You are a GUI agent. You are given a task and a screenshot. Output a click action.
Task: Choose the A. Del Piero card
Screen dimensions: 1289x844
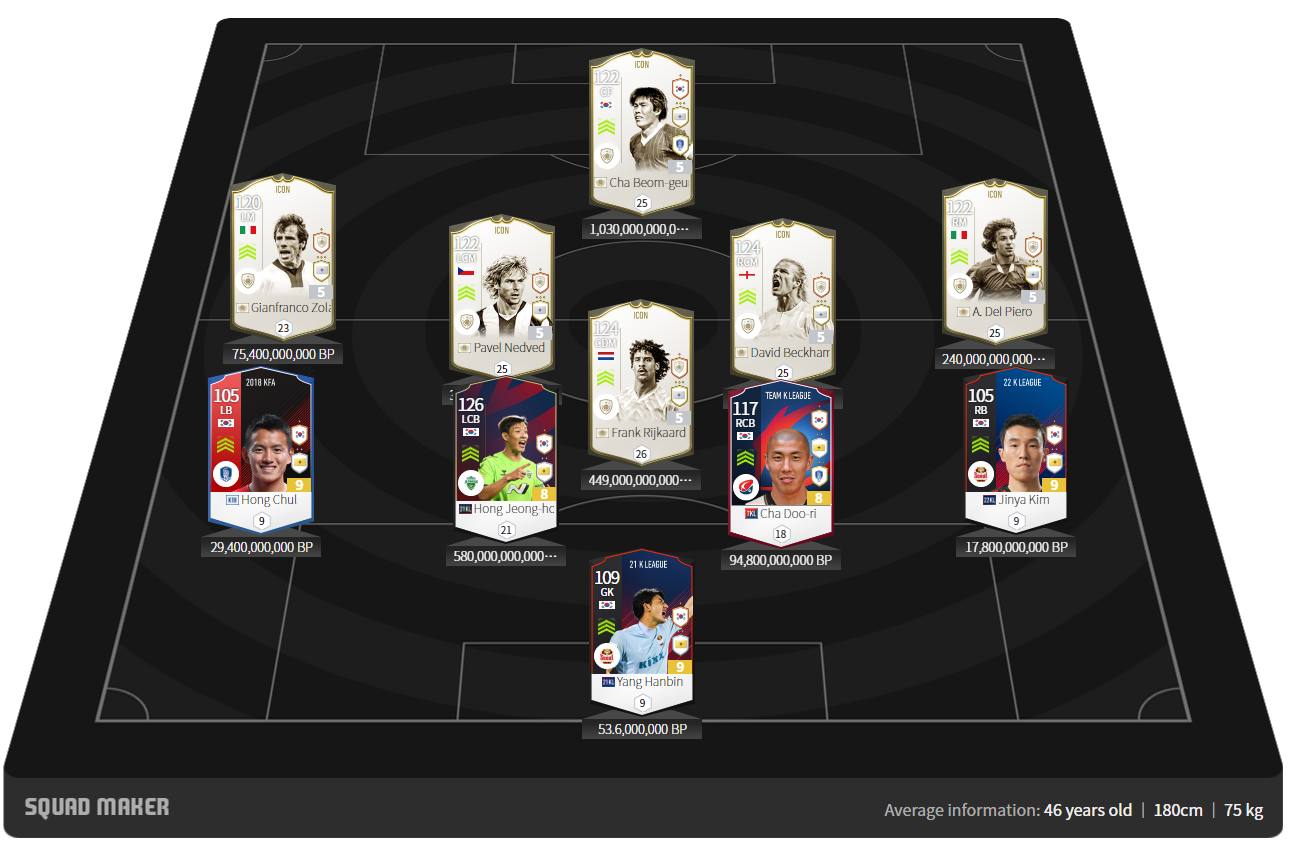tap(994, 255)
